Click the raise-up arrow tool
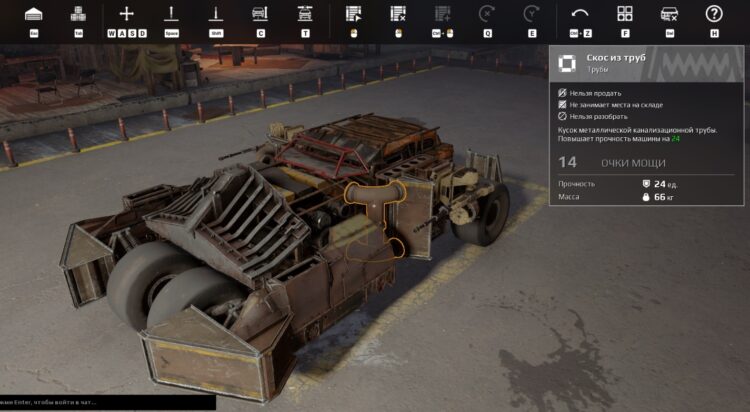 (171, 14)
